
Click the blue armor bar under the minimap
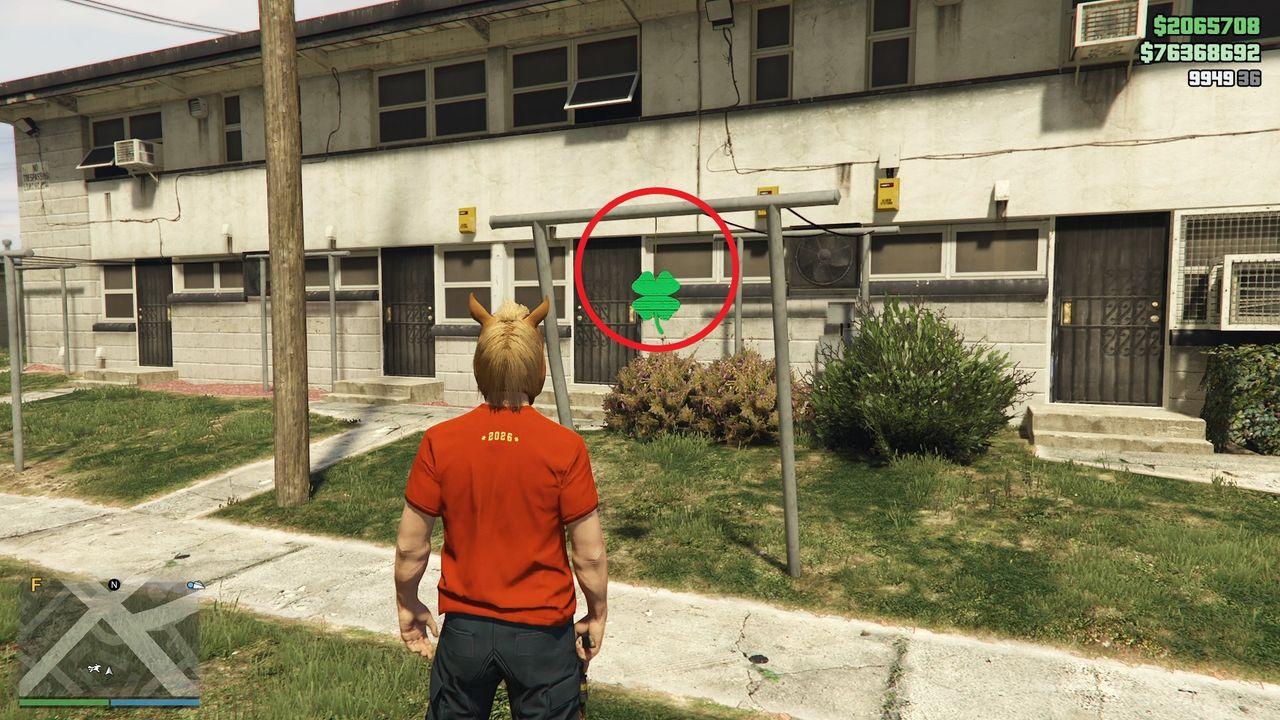coord(156,701)
